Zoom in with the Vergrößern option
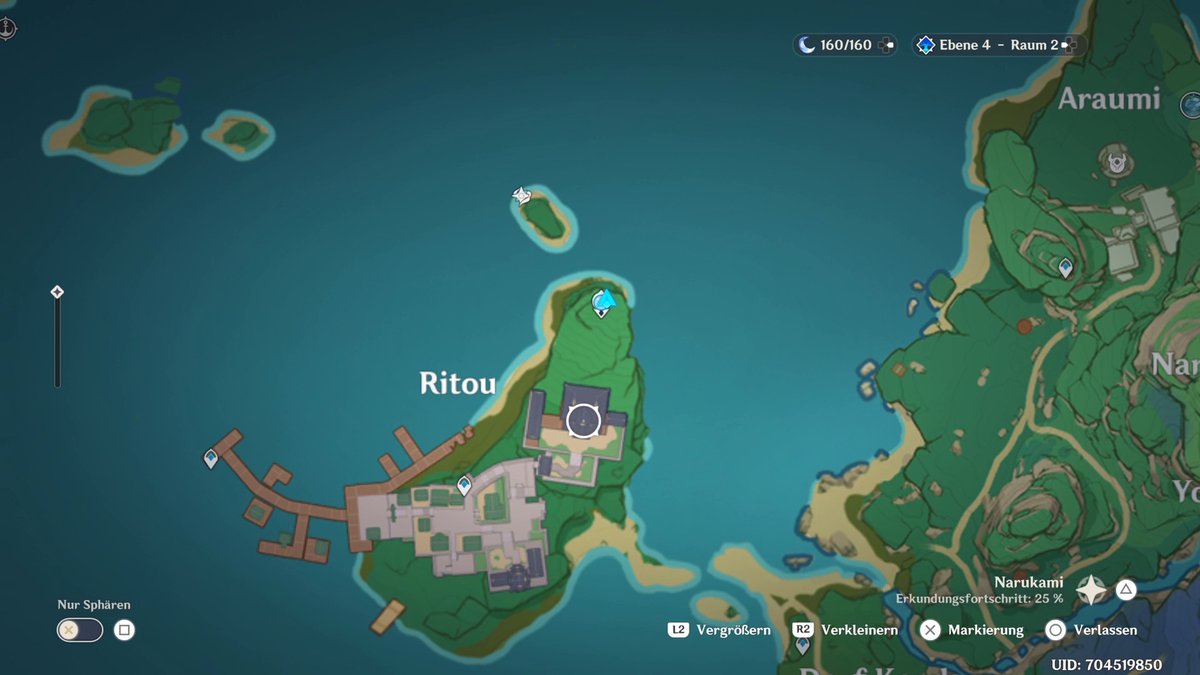 click(720, 630)
